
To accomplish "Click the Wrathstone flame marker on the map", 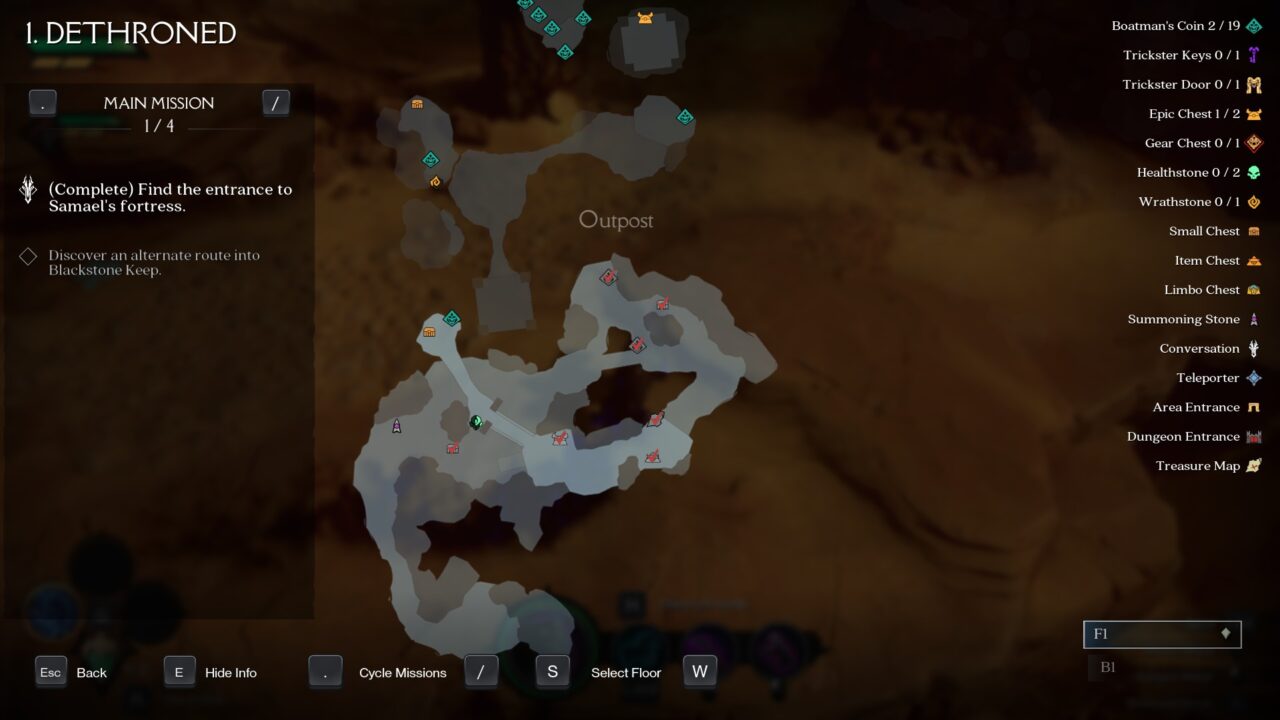I will 435,182.
